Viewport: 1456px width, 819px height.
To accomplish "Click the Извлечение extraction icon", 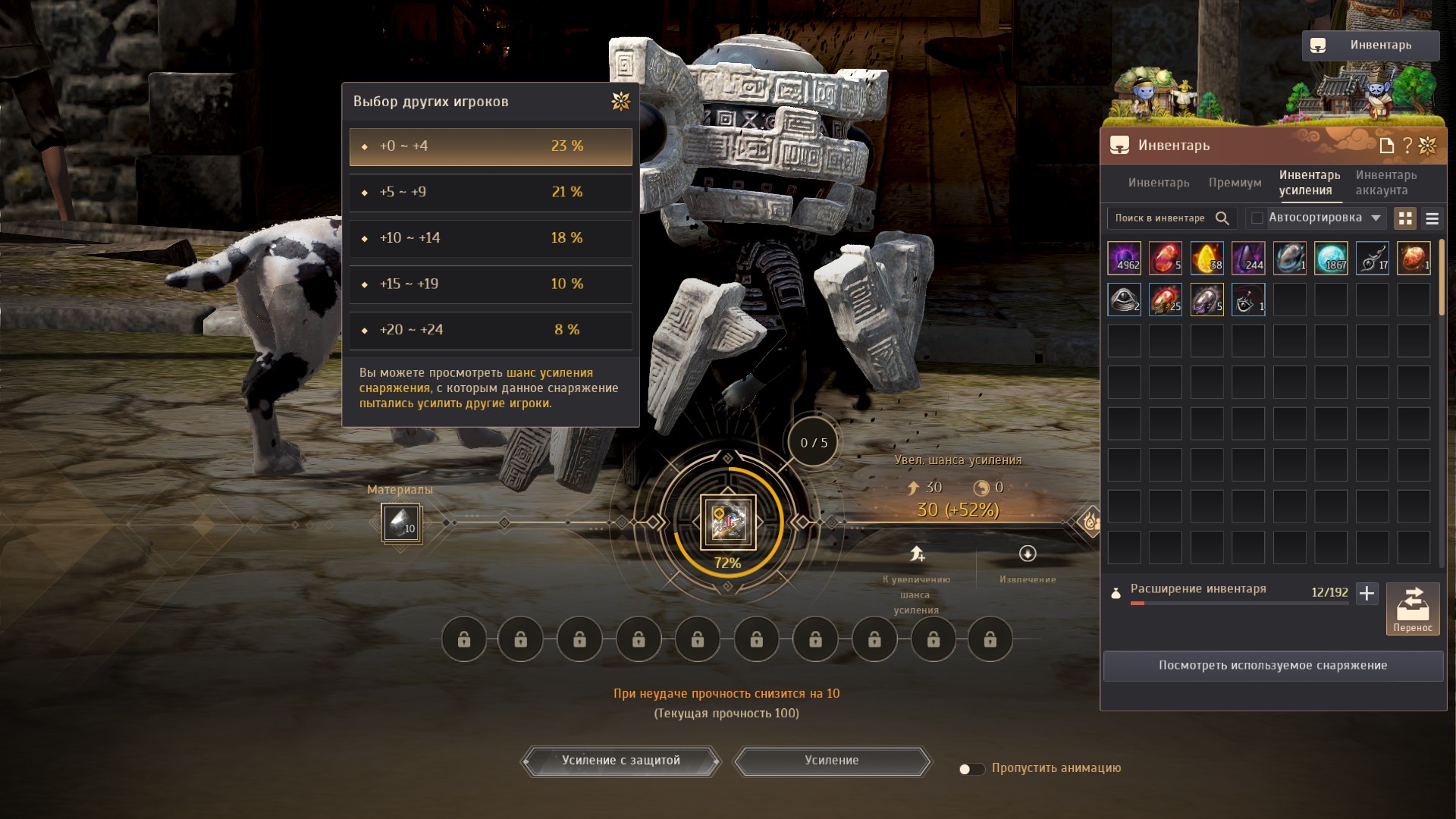I will tap(1028, 554).
